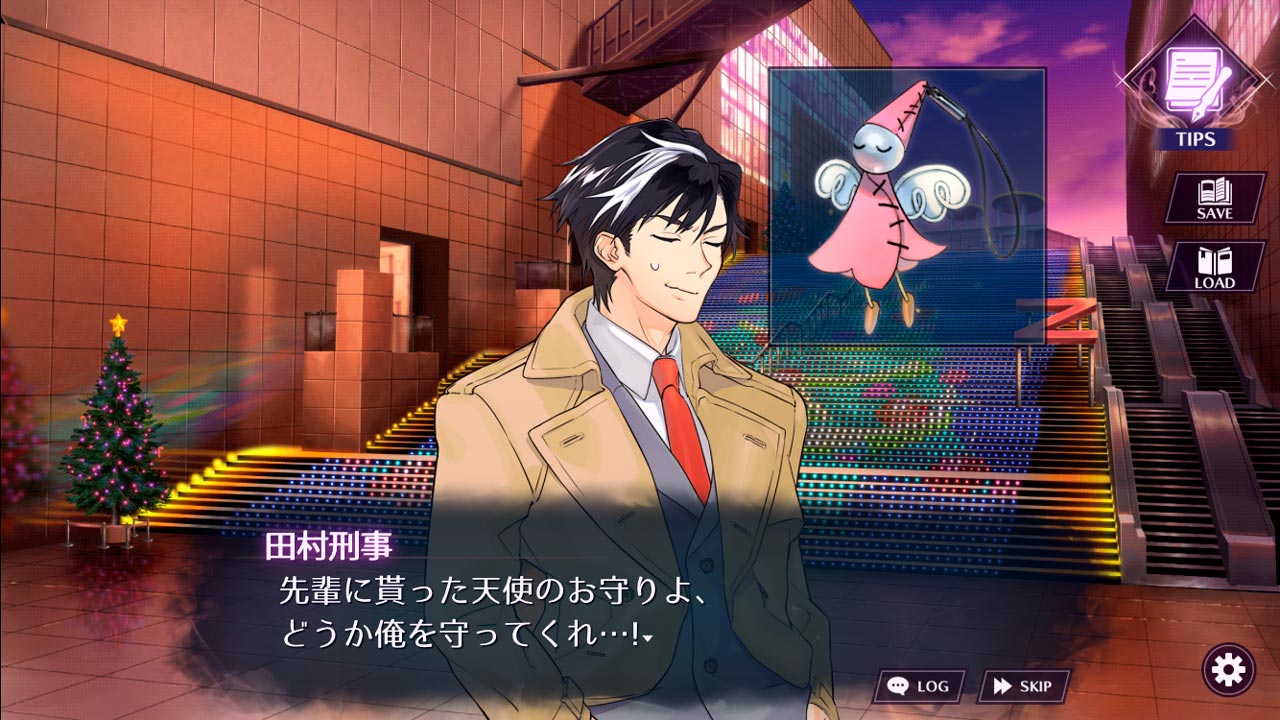Open settings with the gear icon
This screenshot has width=1280, height=720.
pyautogui.click(x=1228, y=668)
